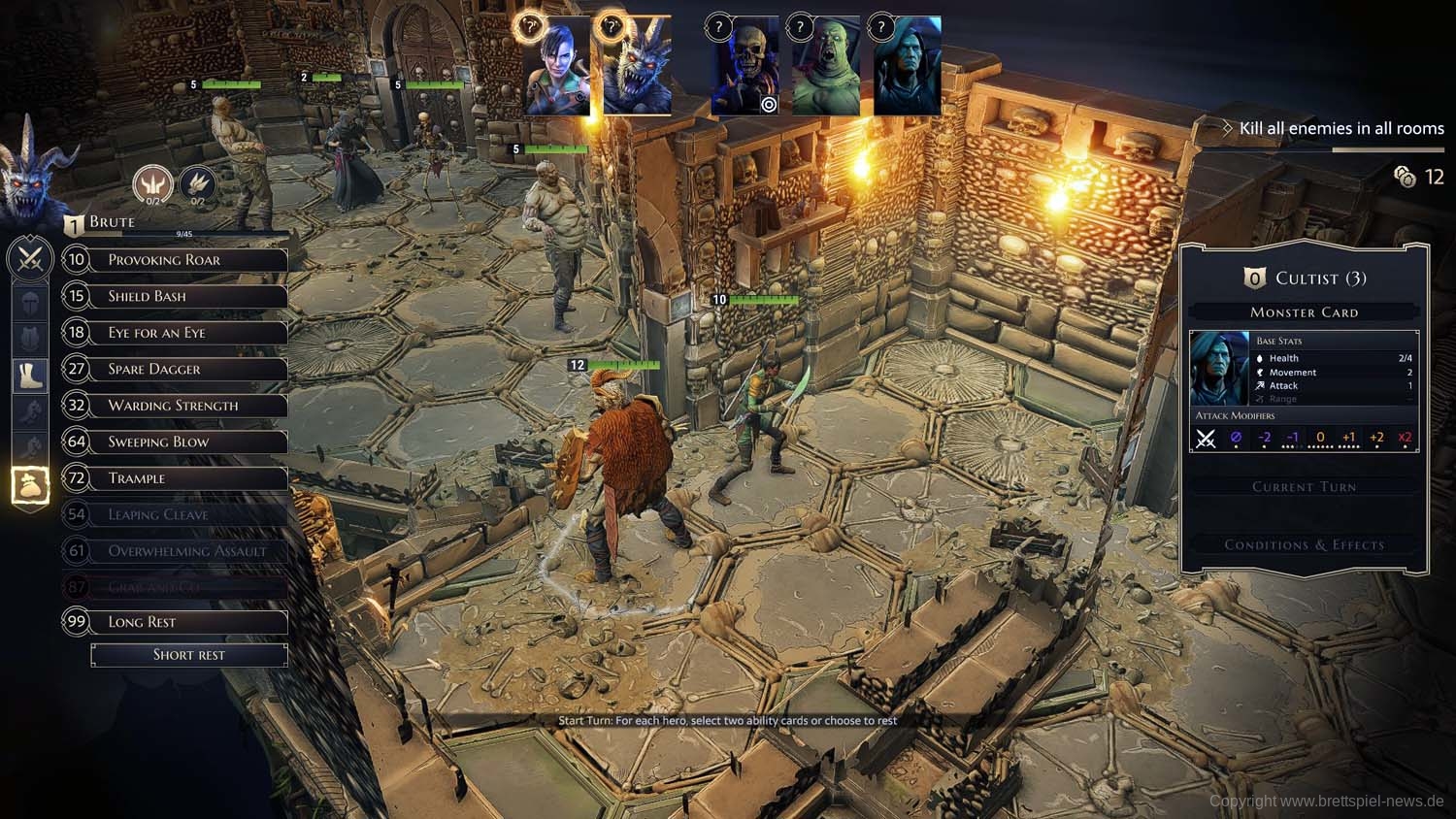Choose the Shield Bash card

click(x=175, y=296)
